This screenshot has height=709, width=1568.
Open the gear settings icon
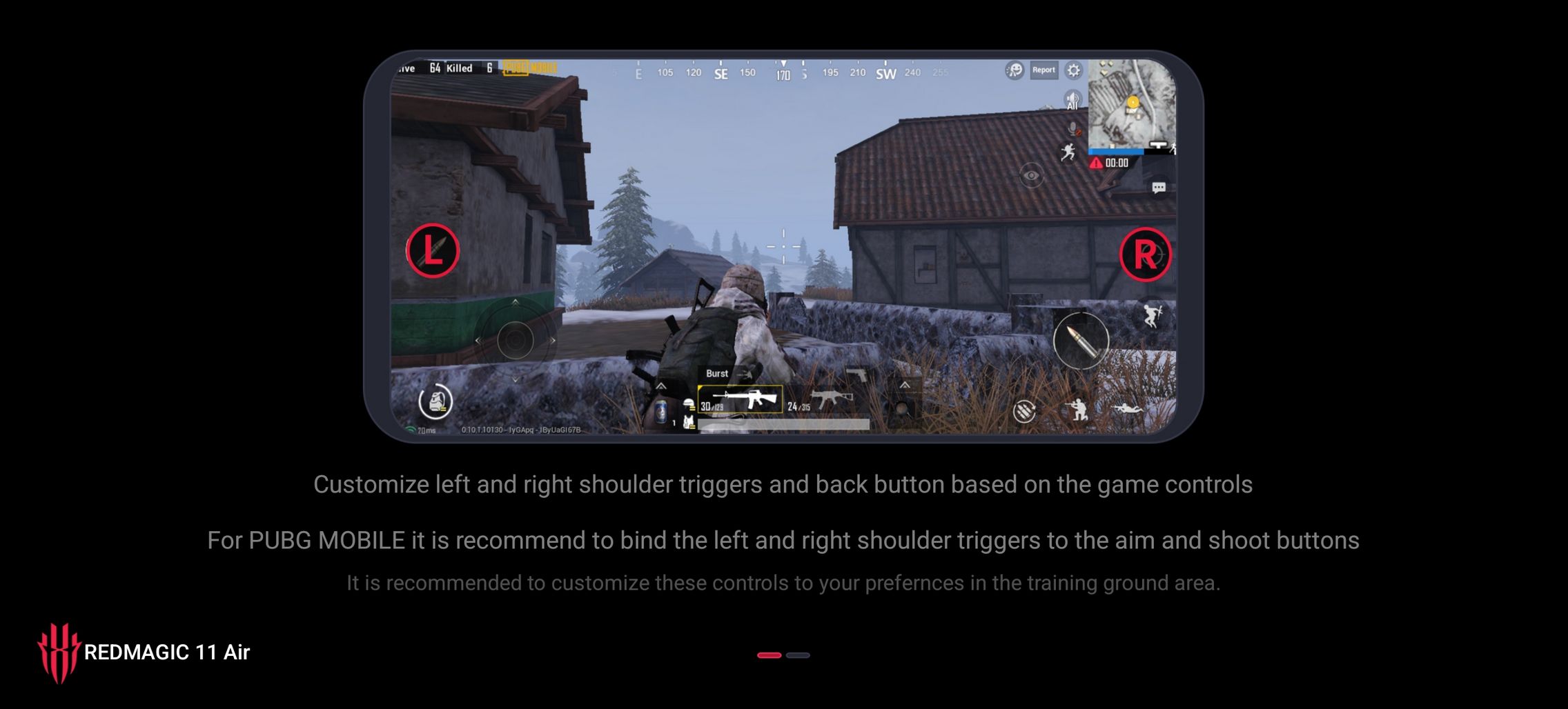point(1073,70)
